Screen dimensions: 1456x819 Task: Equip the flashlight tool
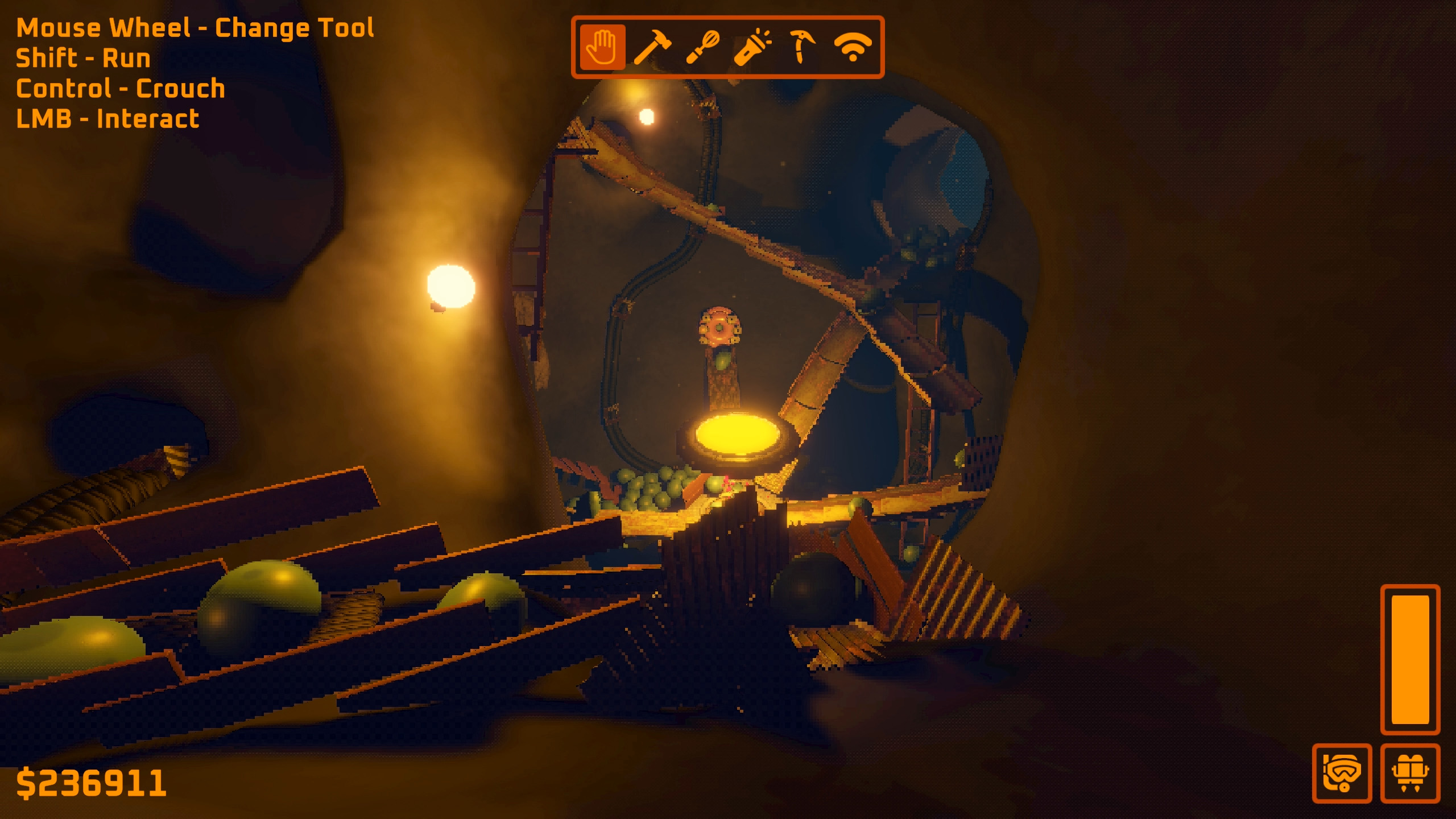click(x=752, y=47)
